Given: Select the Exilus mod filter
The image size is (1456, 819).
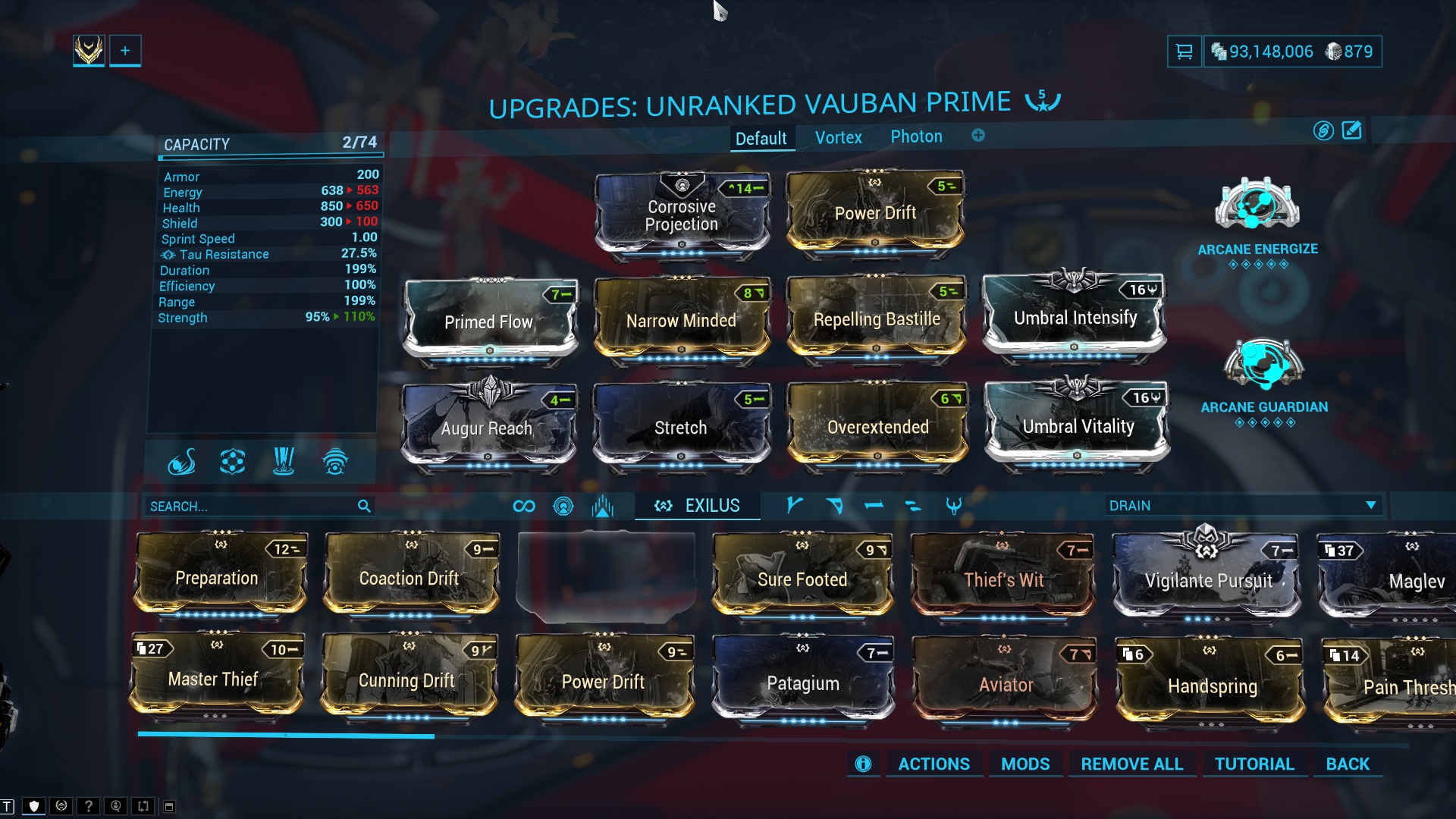Looking at the screenshot, I should [698, 506].
